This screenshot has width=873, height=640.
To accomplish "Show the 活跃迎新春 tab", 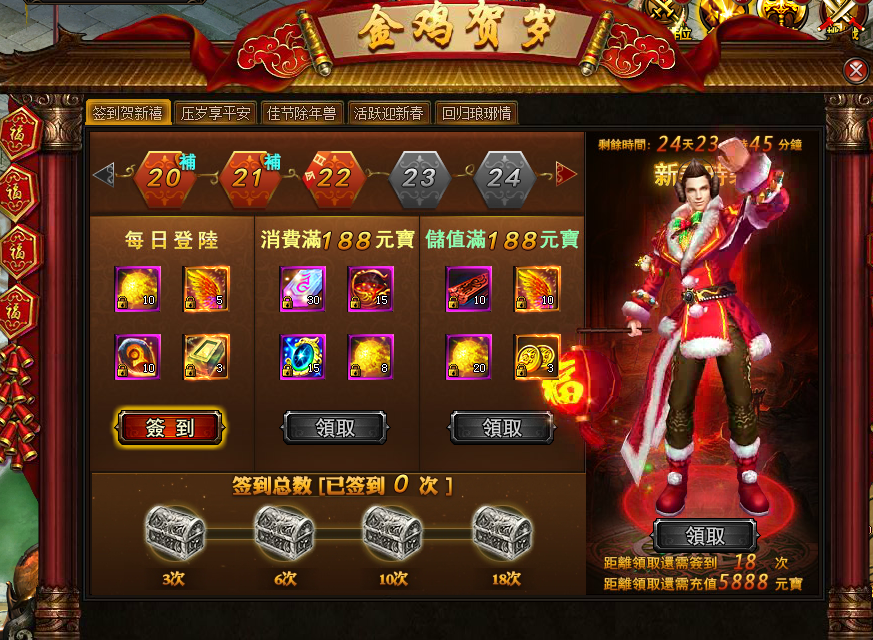I will tap(389, 113).
